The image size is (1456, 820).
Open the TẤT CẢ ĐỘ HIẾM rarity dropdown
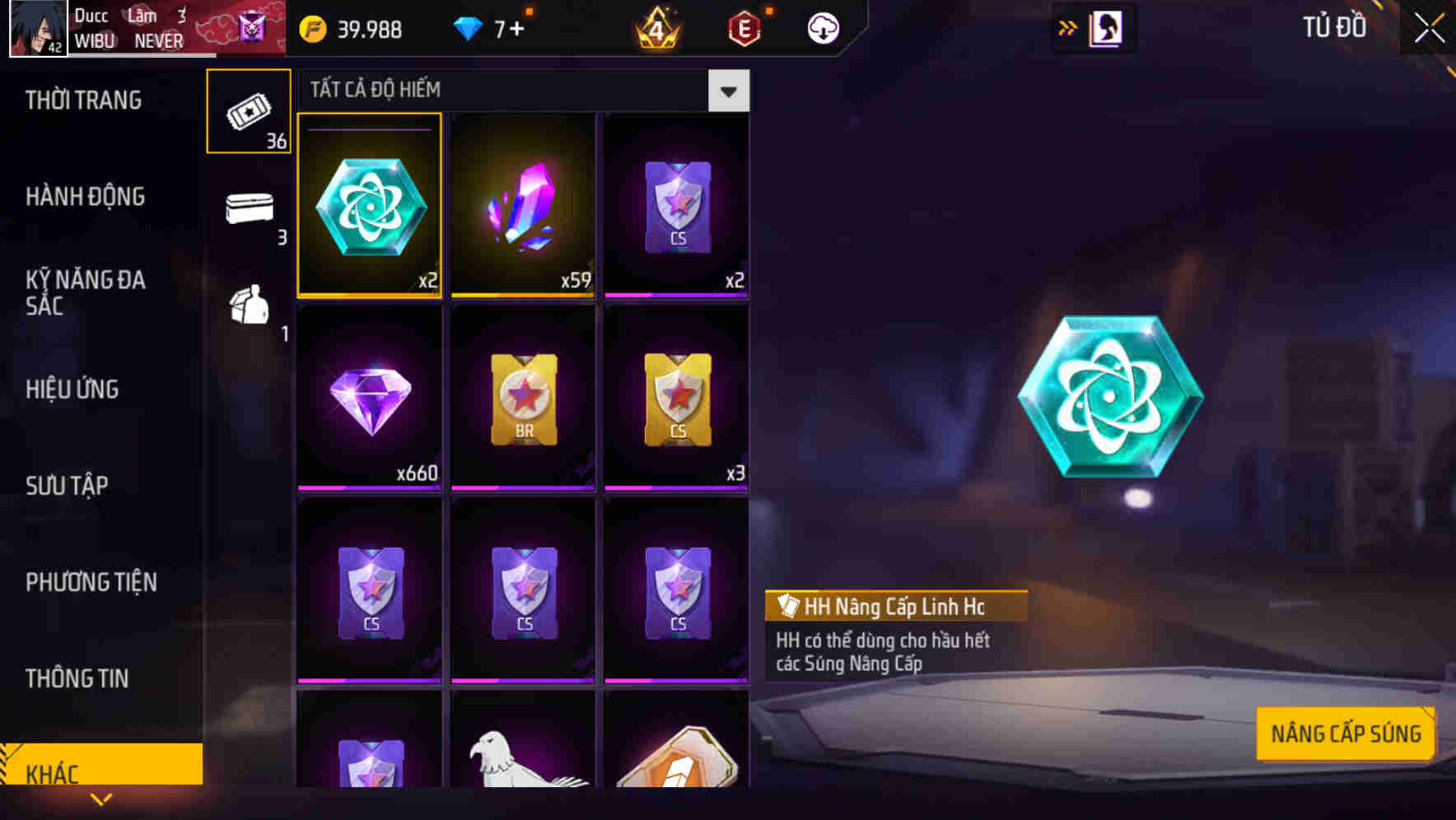tap(728, 91)
